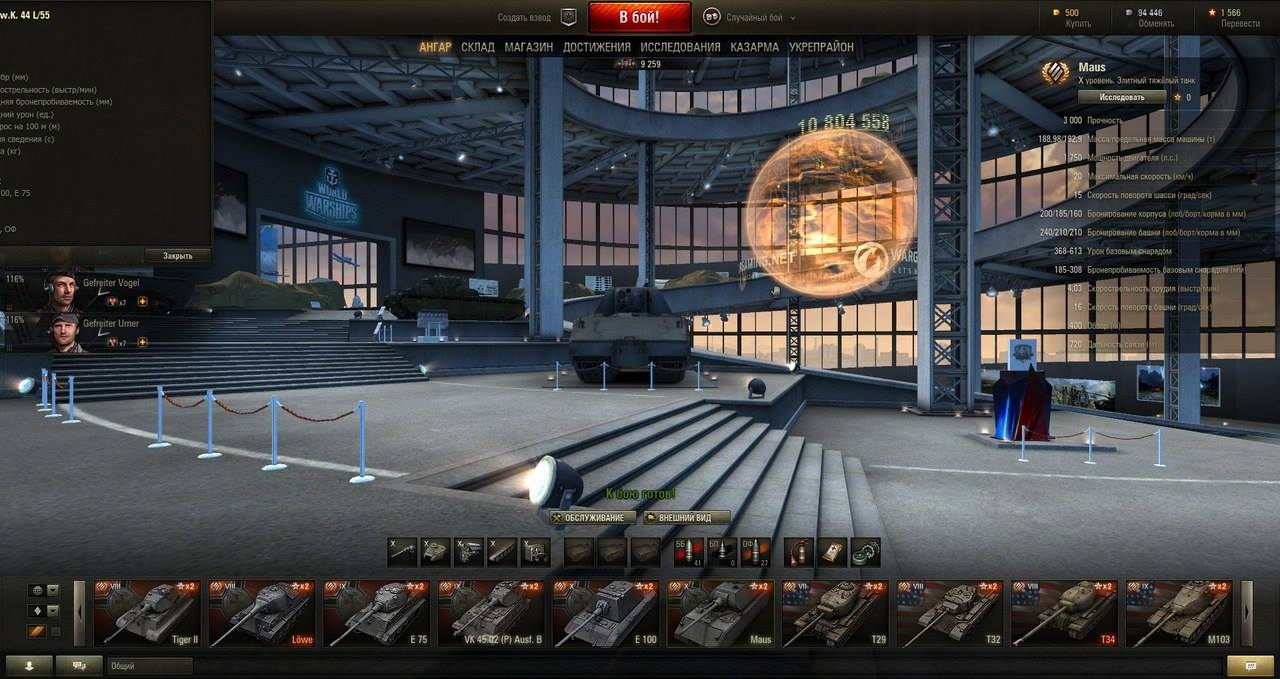The width and height of the screenshot is (1280, 679).
Task: Choose the Löwe tank from the carousel
Action: tap(261, 613)
